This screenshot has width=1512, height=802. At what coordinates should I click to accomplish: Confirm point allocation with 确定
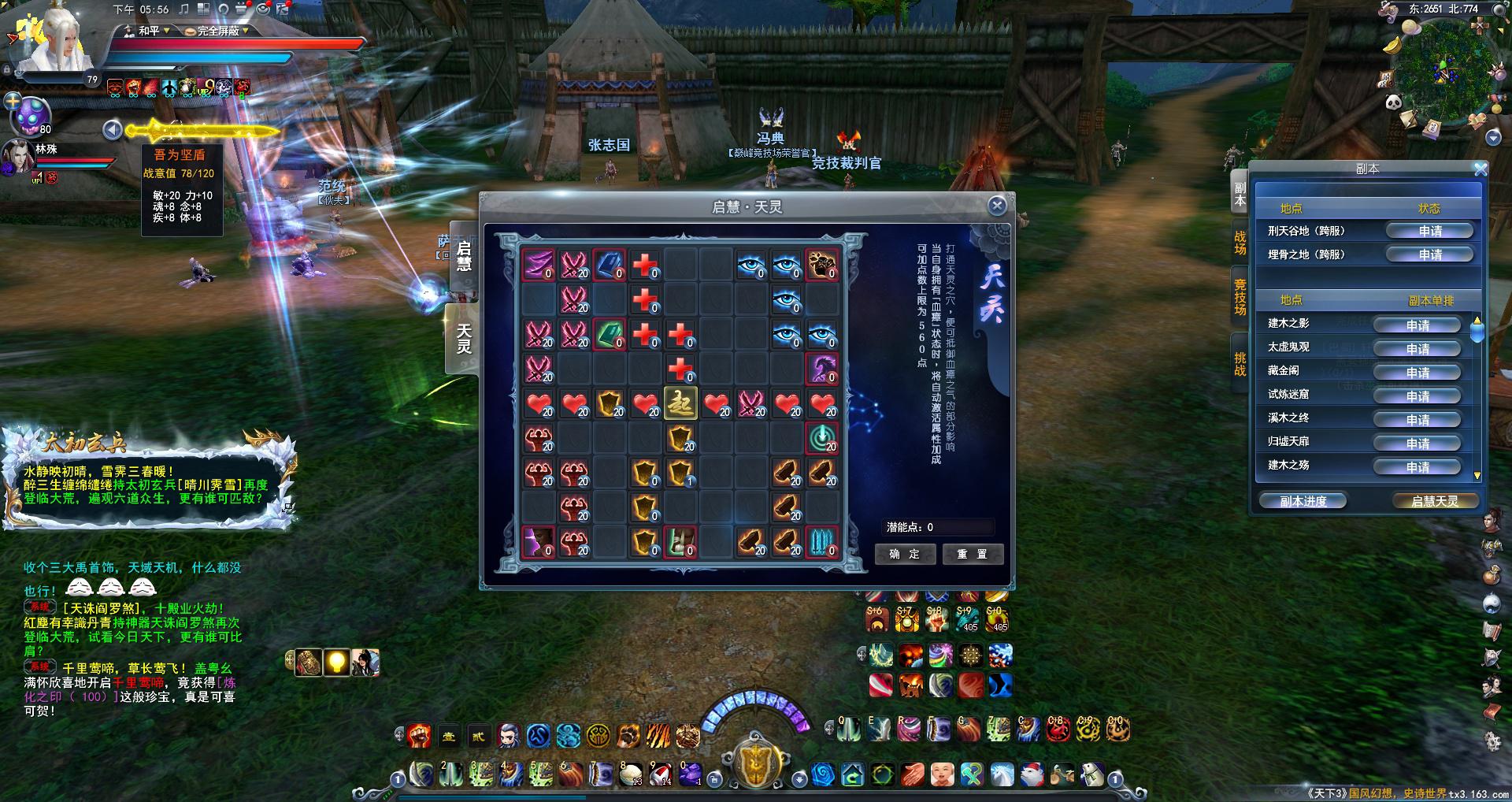tap(904, 554)
